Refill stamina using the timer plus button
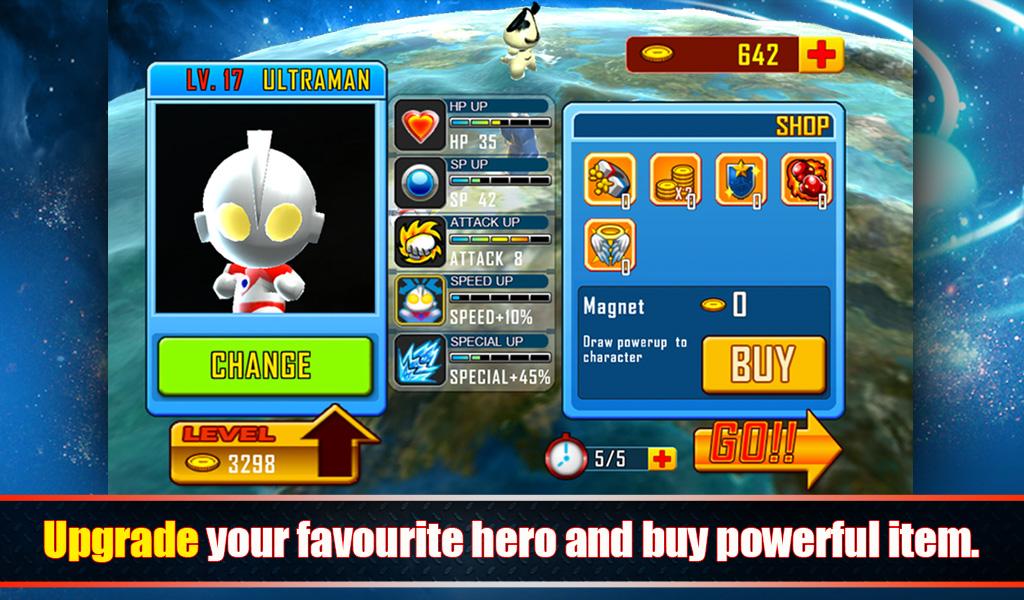Screen dimensions: 1024x600 click(x=661, y=458)
